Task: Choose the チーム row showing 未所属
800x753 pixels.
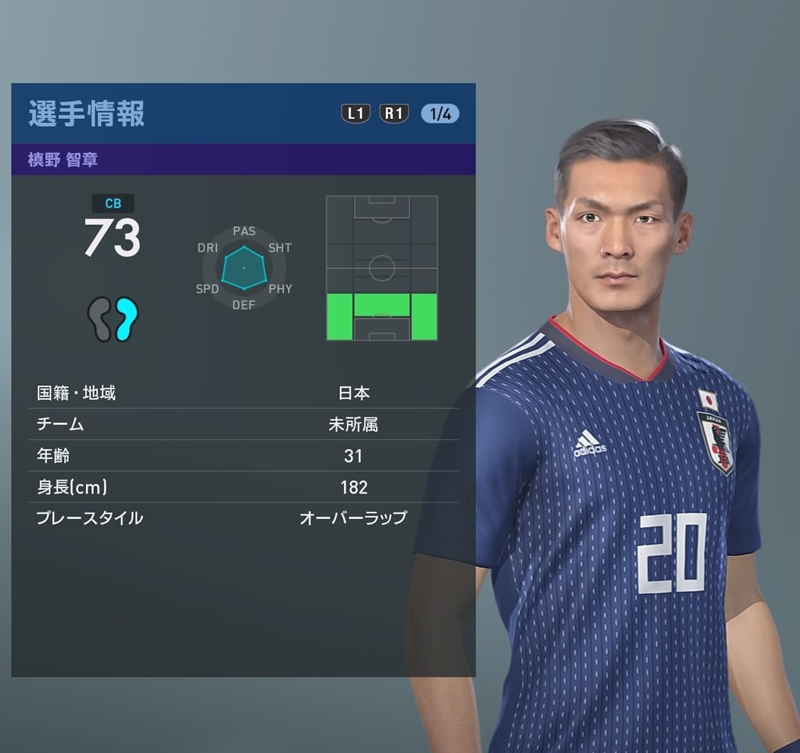Action: (243, 424)
